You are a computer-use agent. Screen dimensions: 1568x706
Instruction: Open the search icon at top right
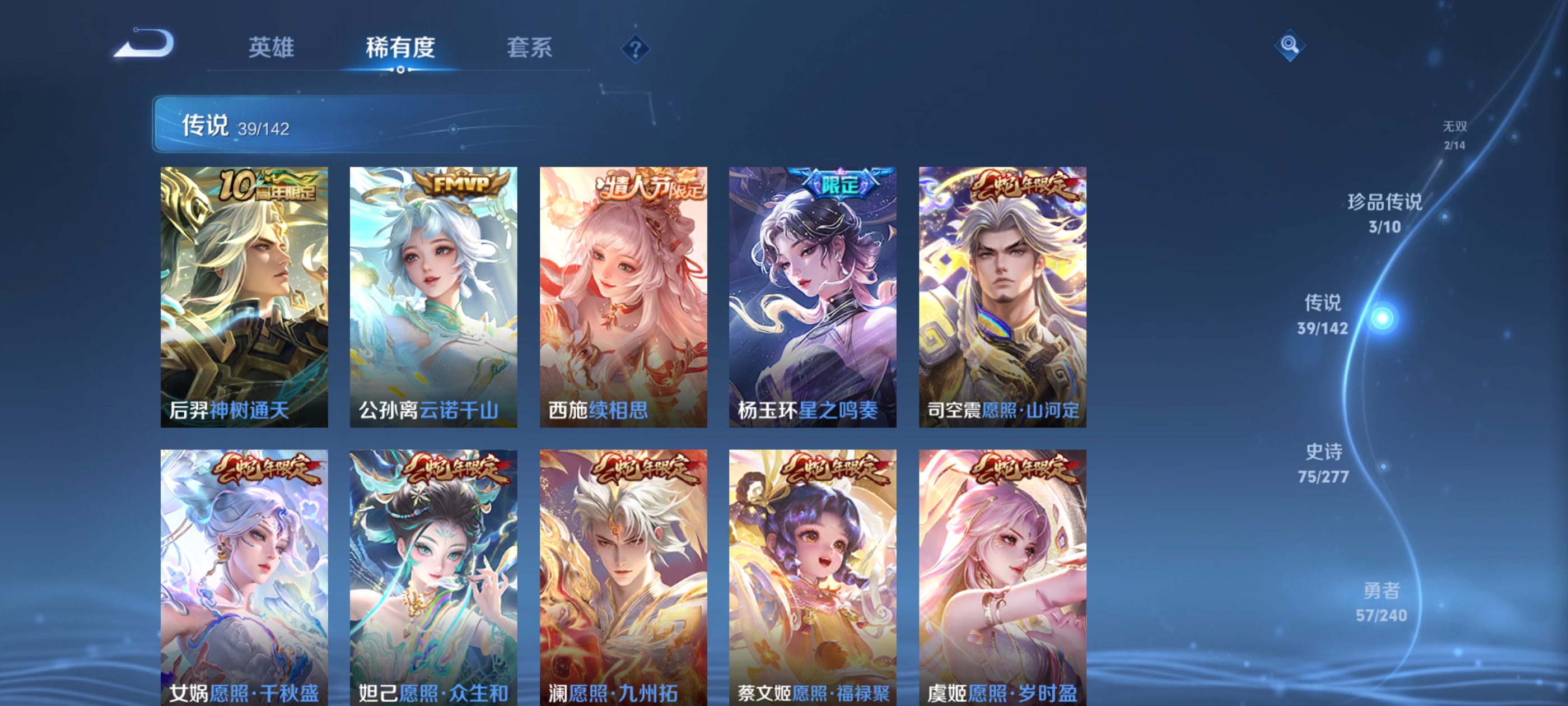click(x=1290, y=45)
